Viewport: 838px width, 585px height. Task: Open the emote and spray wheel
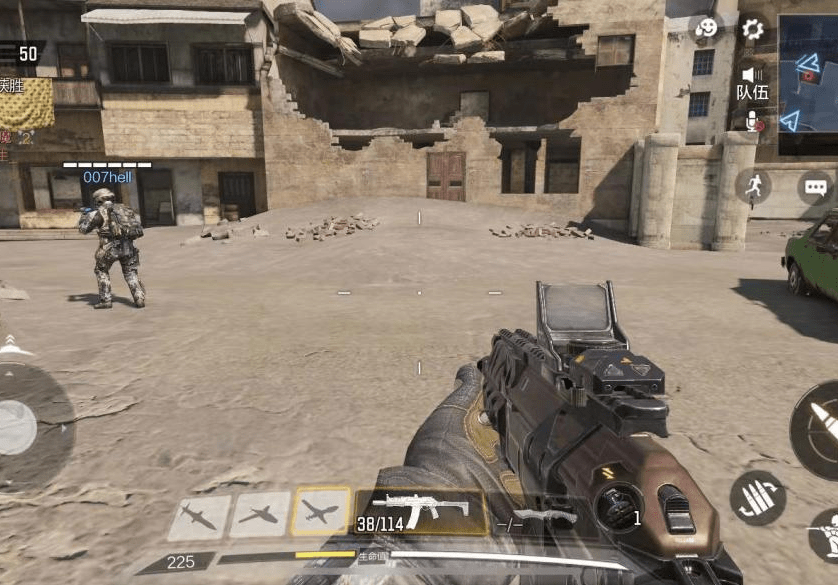pyautogui.click(x=706, y=29)
